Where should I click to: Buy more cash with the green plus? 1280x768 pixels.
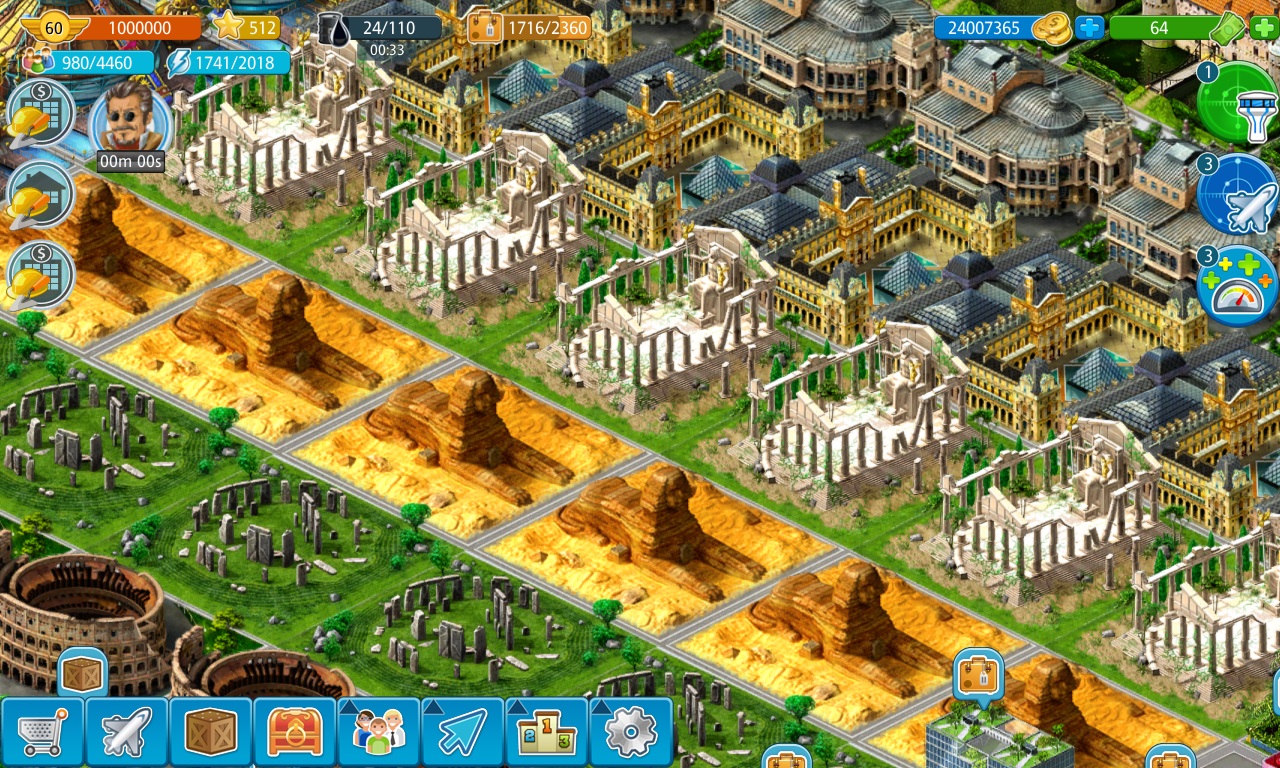click(1263, 28)
